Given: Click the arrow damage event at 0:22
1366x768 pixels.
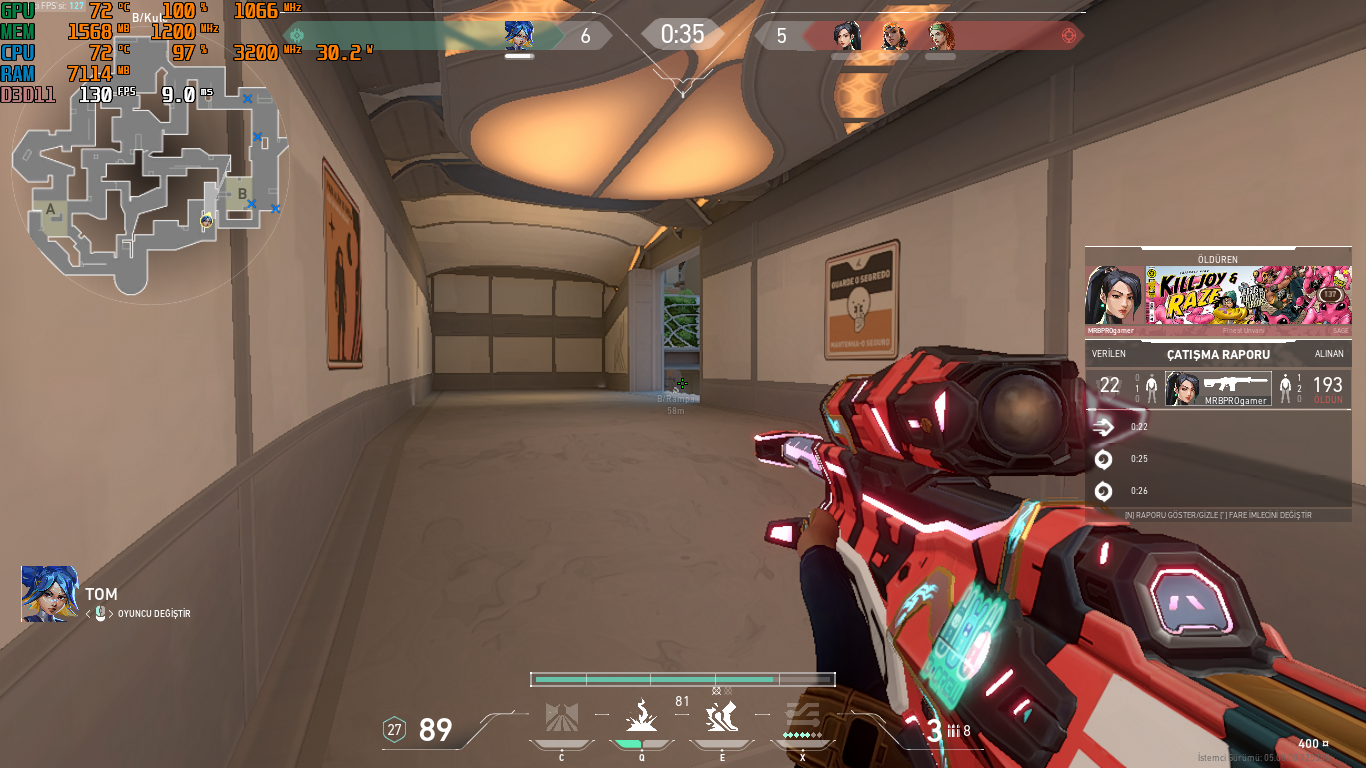Looking at the screenshot, I should [1104, 427].
